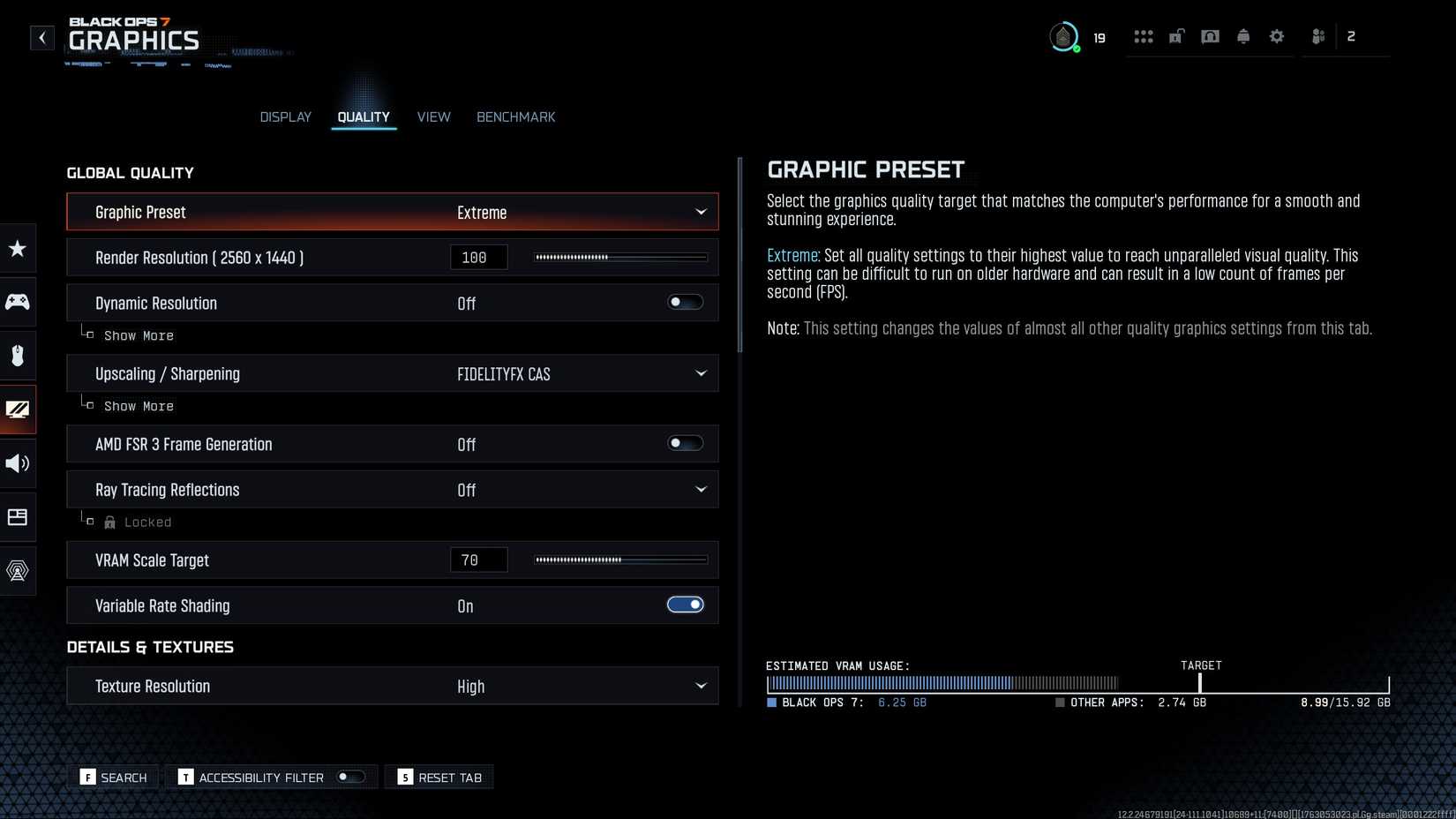Click the Render Resolution value field
This screenshot has width=1456, height=819.
coord(478,258)
